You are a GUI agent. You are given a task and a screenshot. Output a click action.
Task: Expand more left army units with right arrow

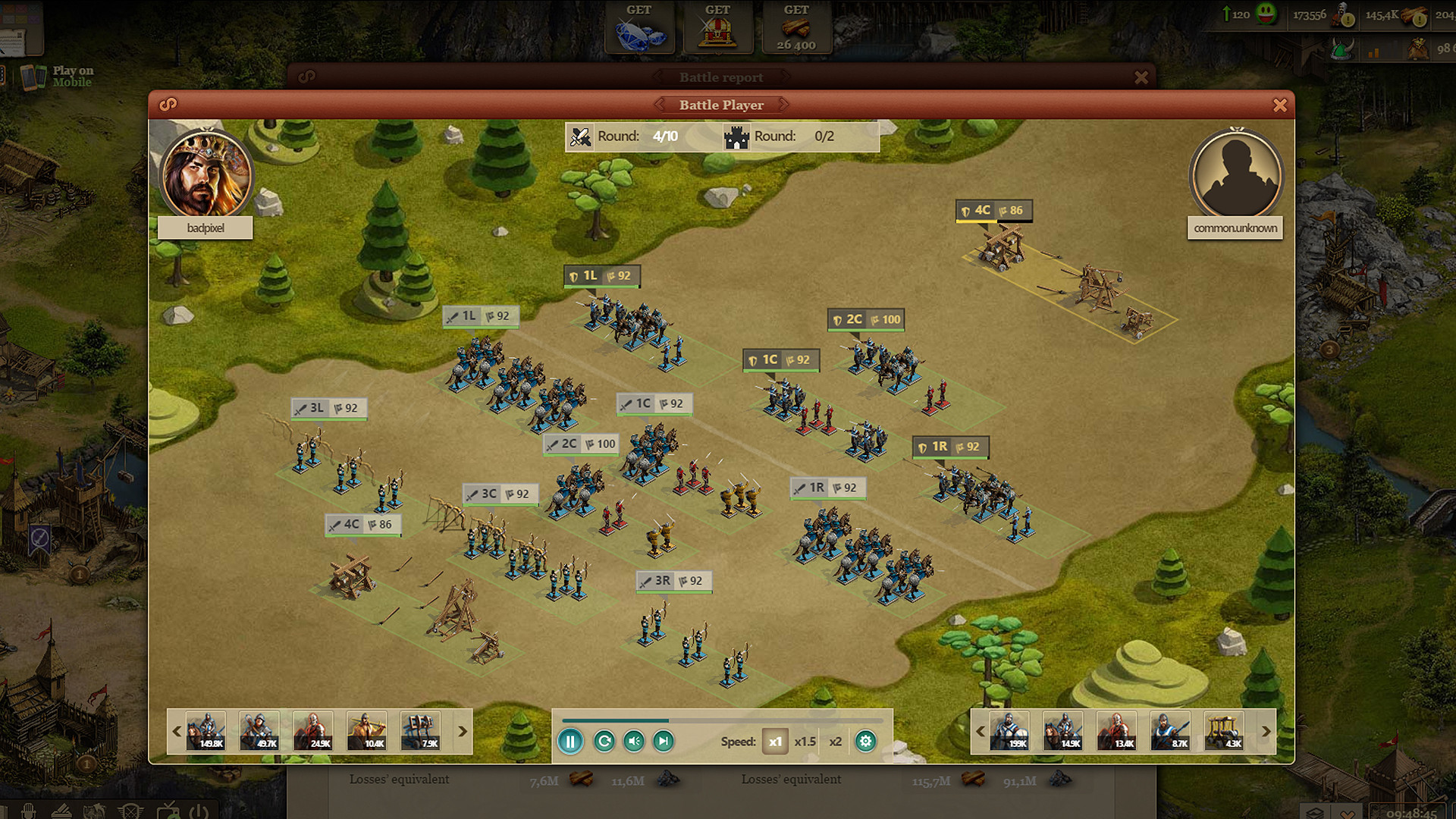point(462,731)
